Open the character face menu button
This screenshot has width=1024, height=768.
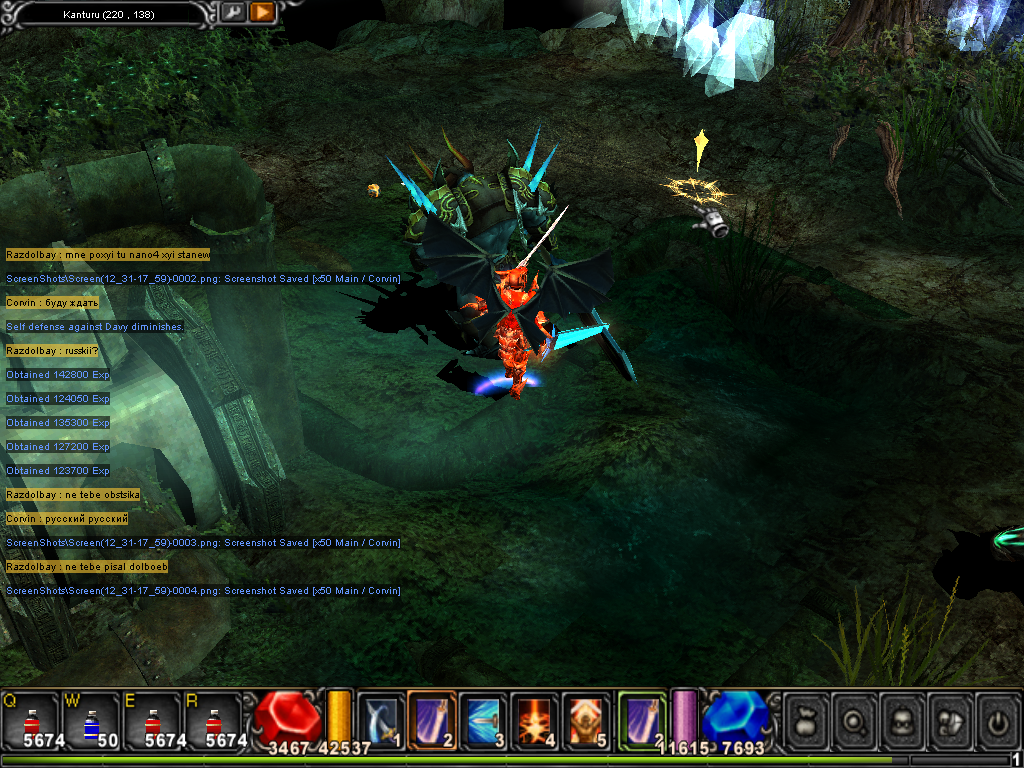(x=901, y=720)
